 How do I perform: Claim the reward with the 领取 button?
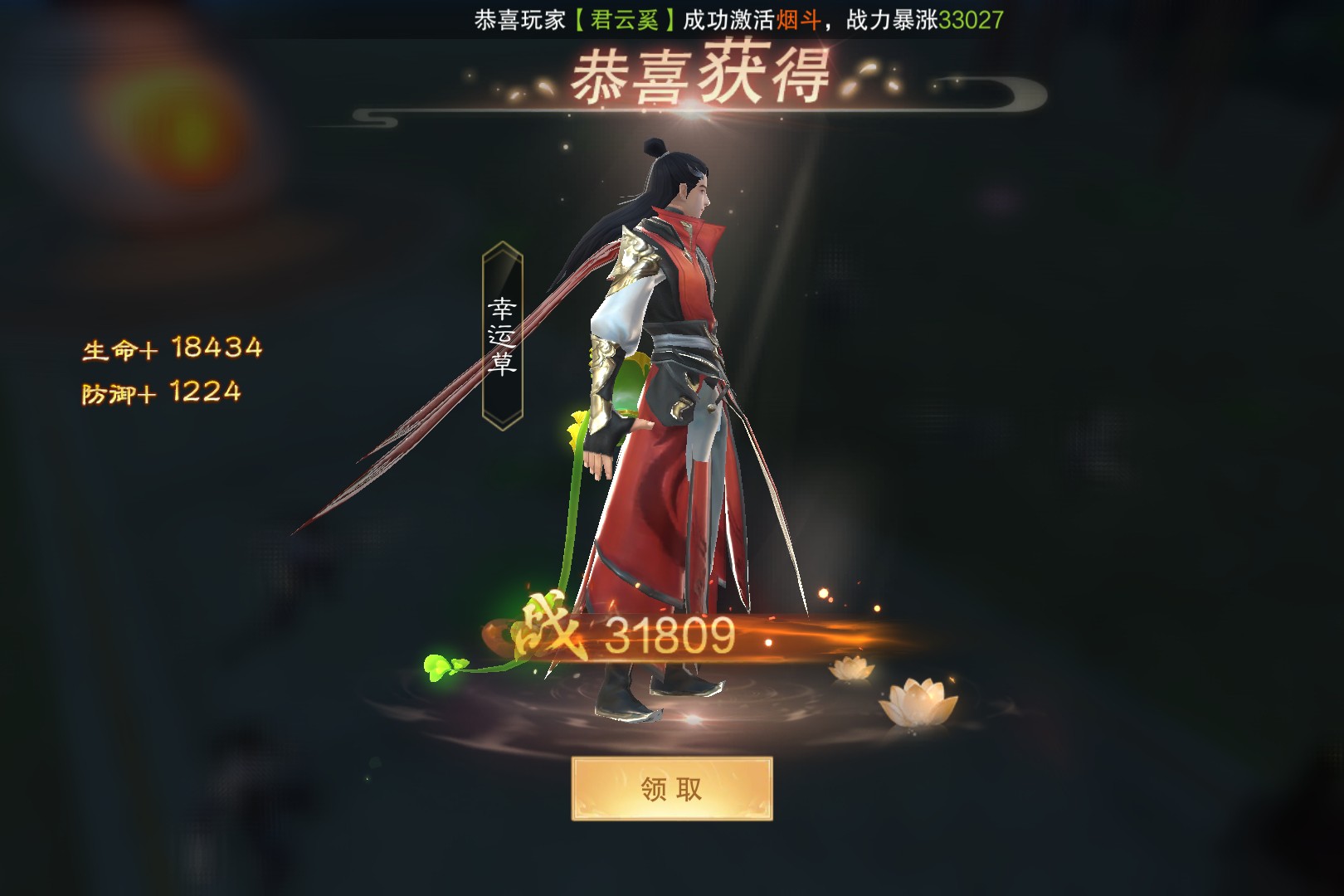(671, 788)
